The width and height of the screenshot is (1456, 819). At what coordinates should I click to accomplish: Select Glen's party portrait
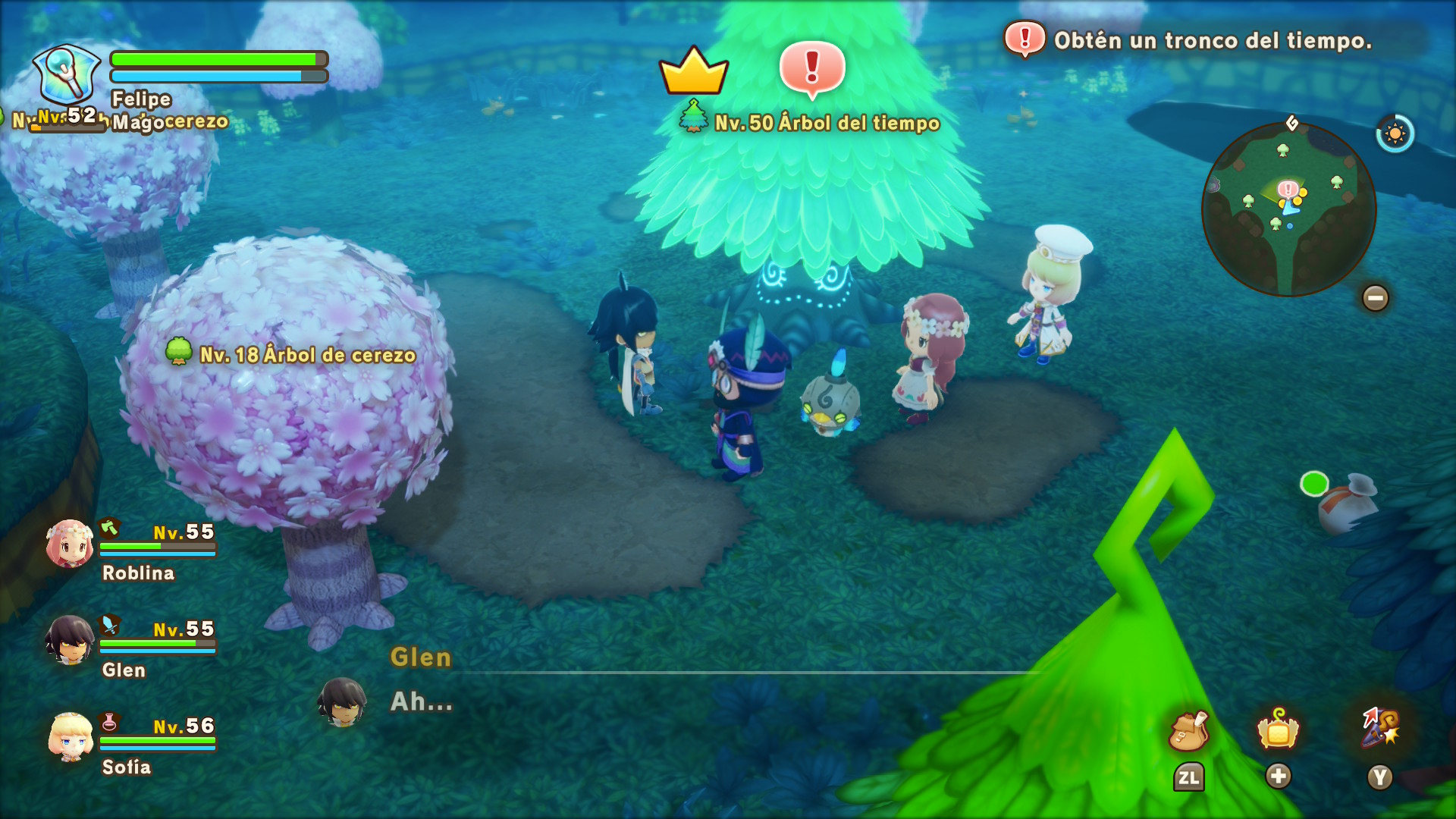pos(70,640)
